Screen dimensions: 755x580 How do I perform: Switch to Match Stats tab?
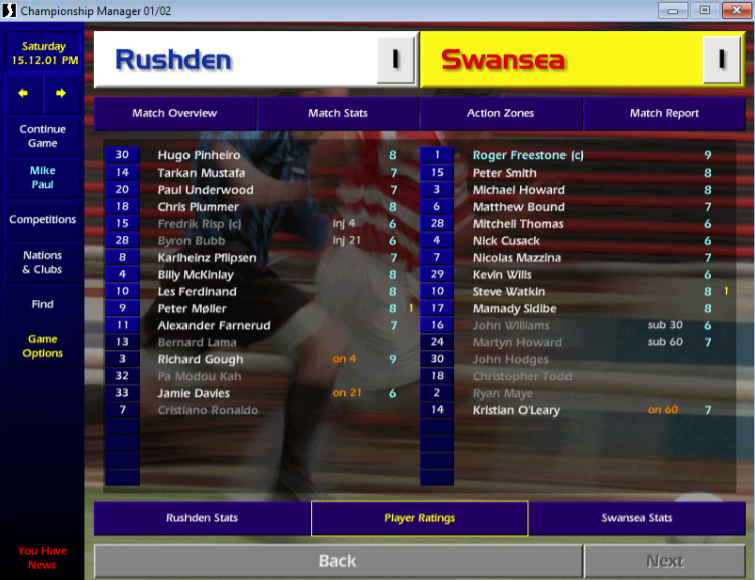coord(338,113)
